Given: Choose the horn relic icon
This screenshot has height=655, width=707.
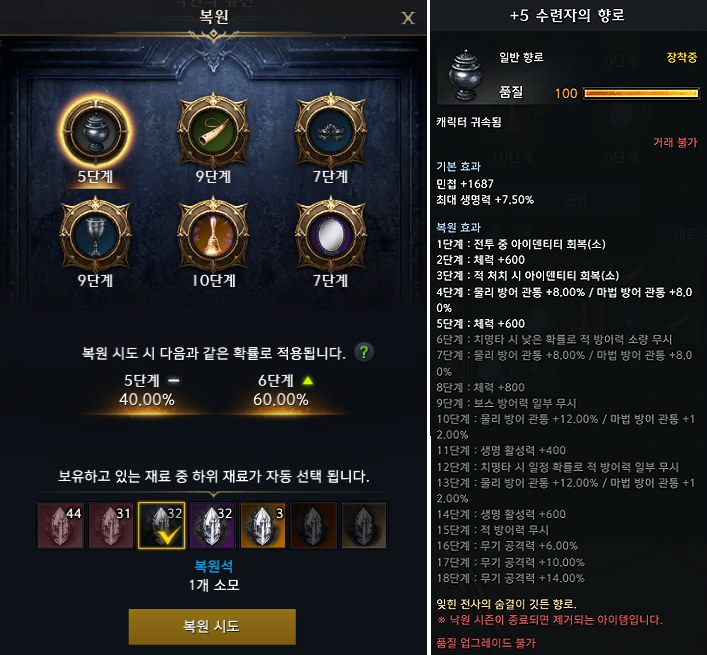Looking at the screenshot, I should click(211, 126).
